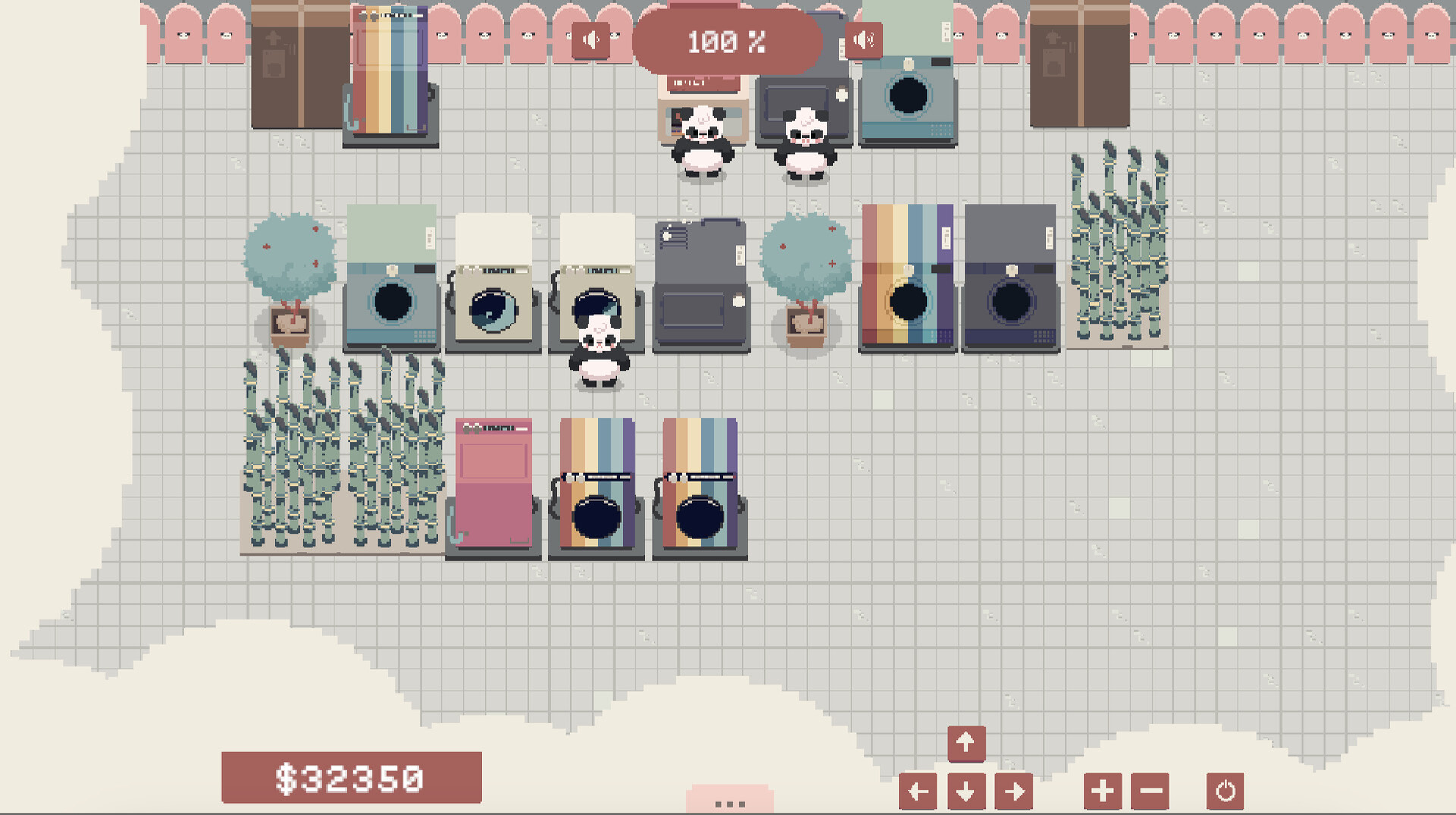Mute music with the left speaker toggle
The image size is (1456, 815).
click(x=591, y=39)
